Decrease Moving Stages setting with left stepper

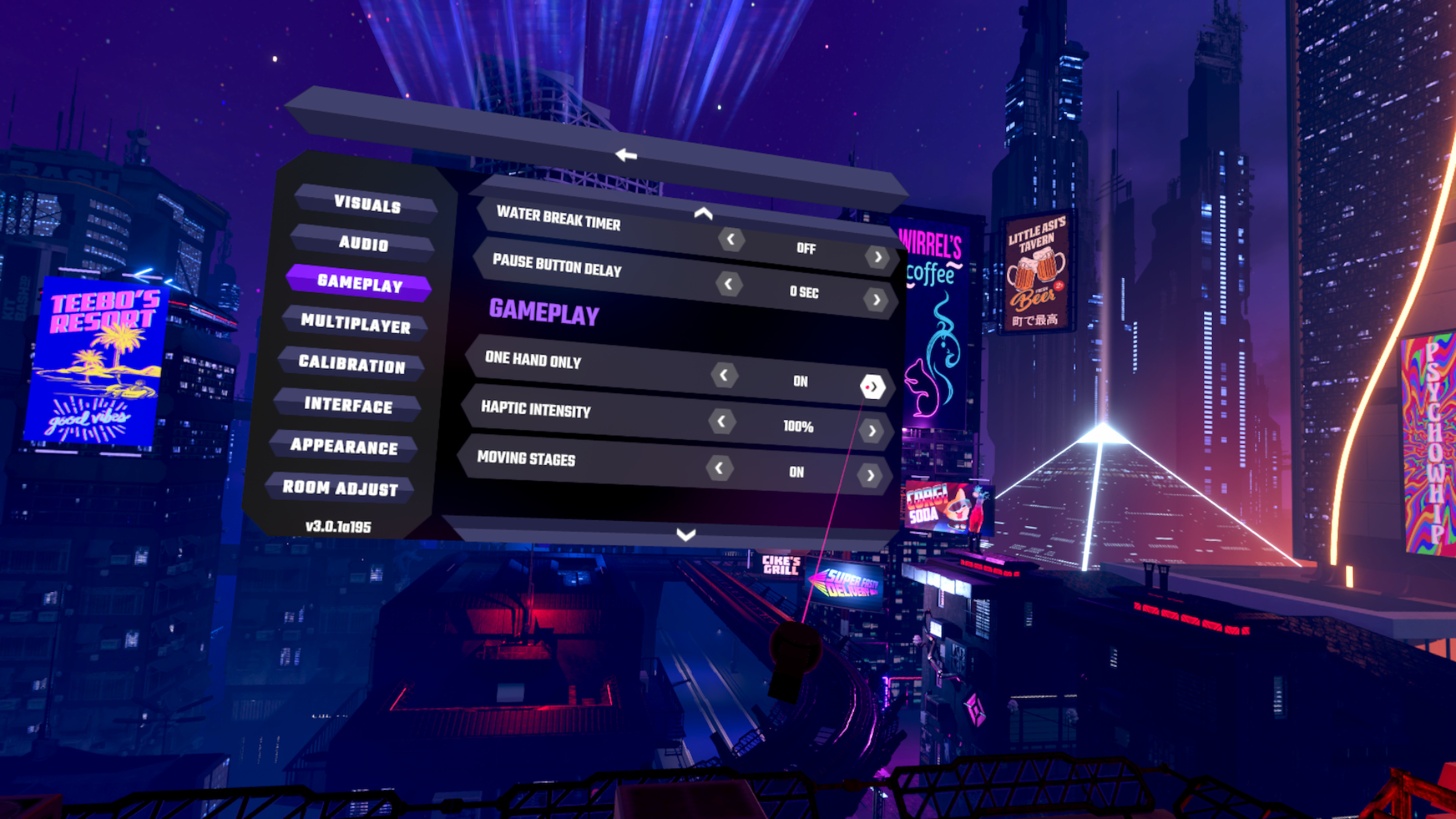719,468
